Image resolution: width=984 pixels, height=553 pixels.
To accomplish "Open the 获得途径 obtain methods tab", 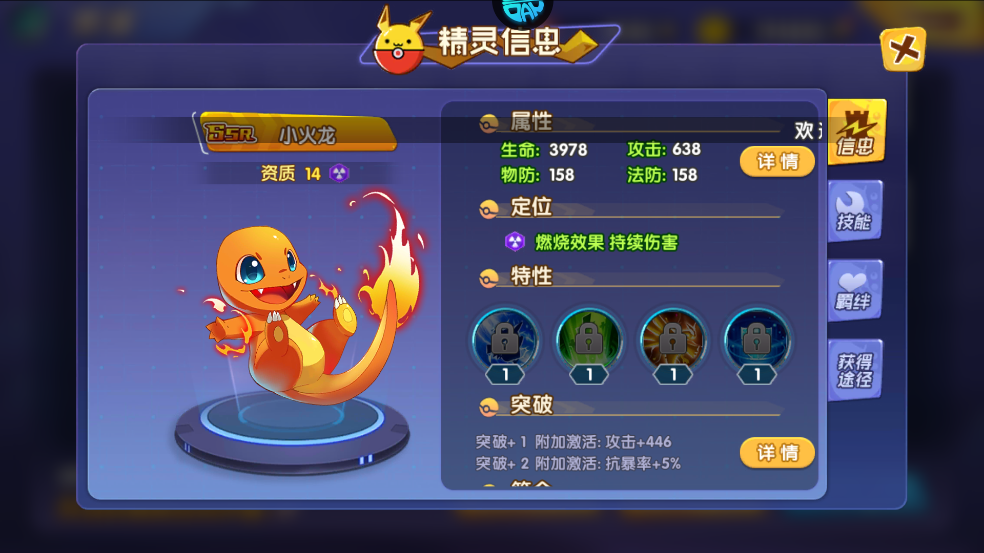I will 855,370.
